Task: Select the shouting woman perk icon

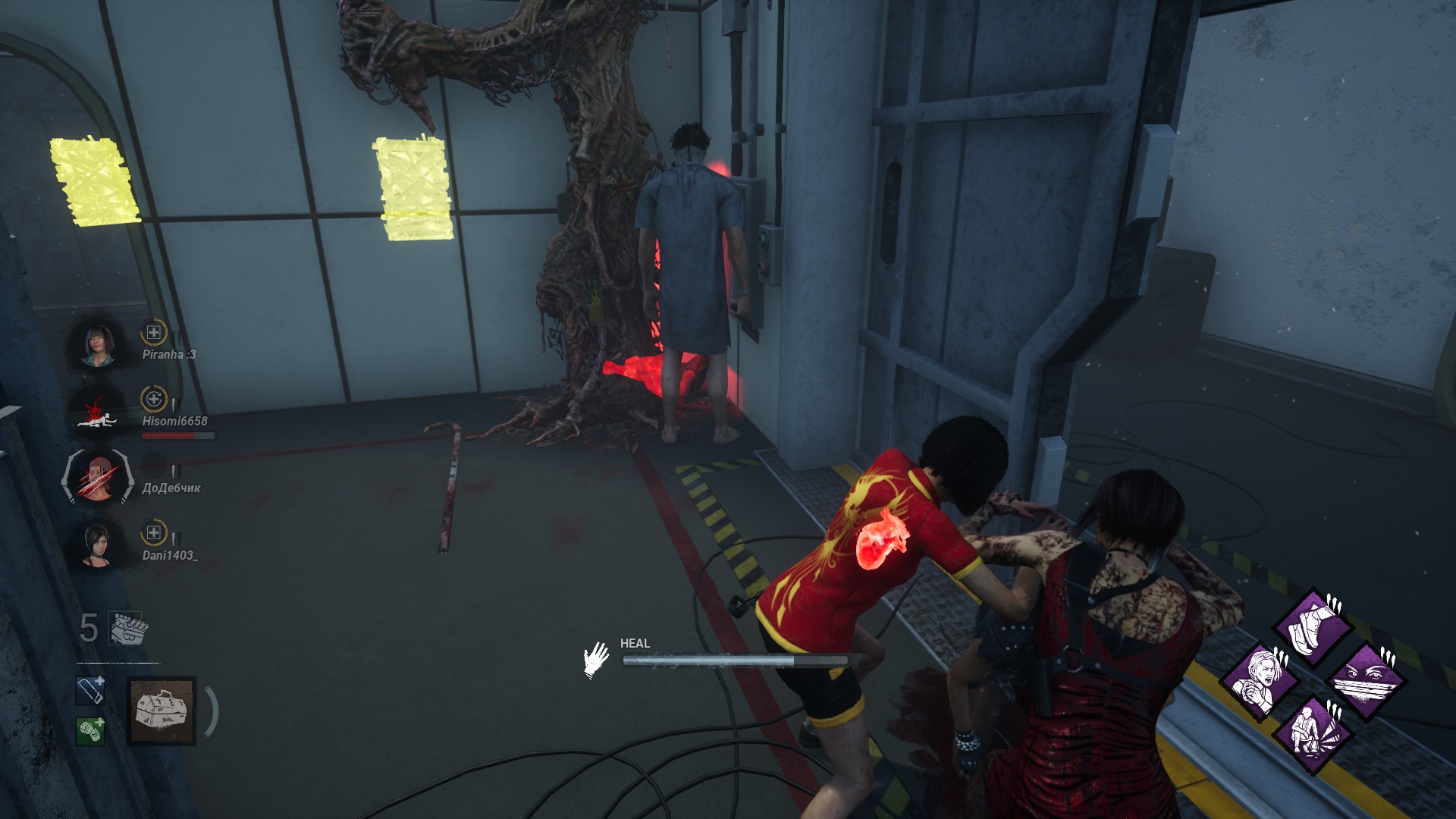Action: coord(1260,680)
